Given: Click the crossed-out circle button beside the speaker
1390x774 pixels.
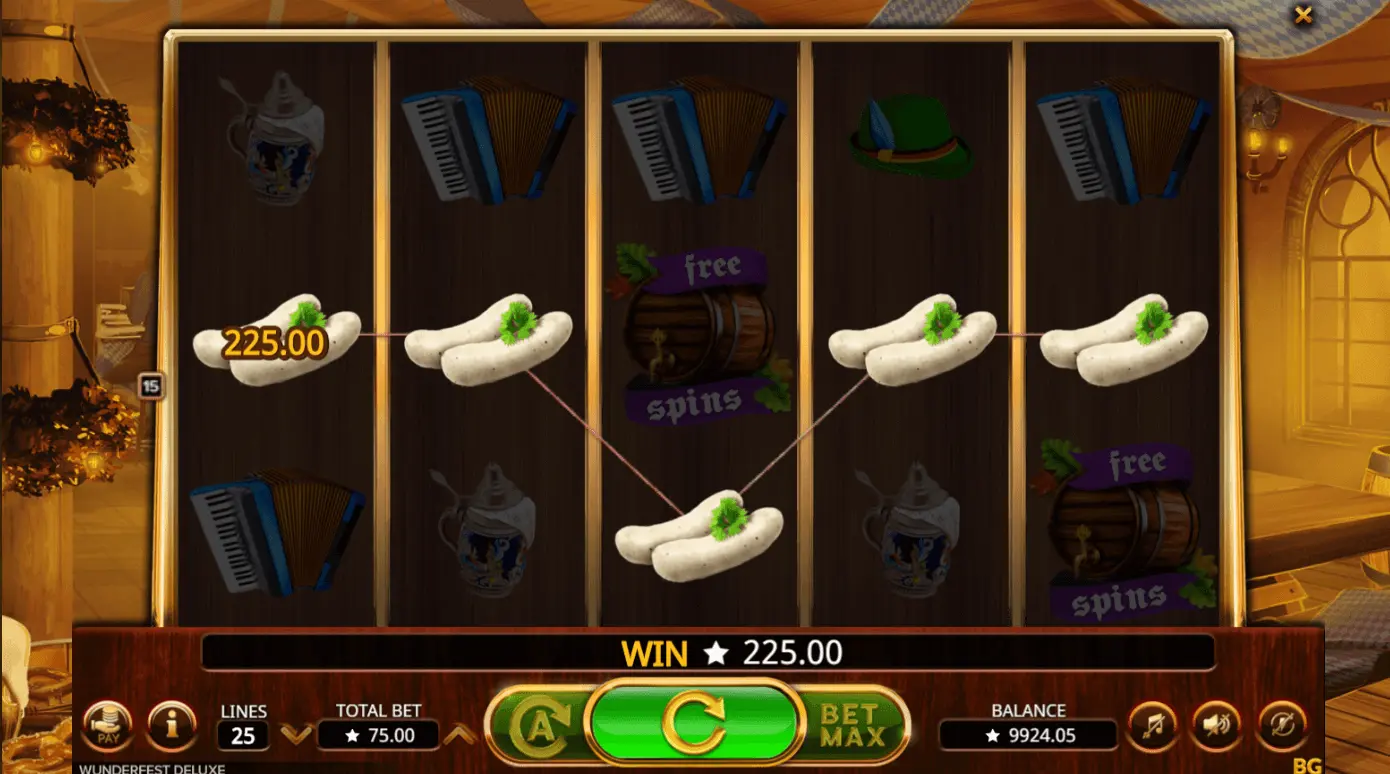Looking at the screenshot, I should [x=1281, y=726].
